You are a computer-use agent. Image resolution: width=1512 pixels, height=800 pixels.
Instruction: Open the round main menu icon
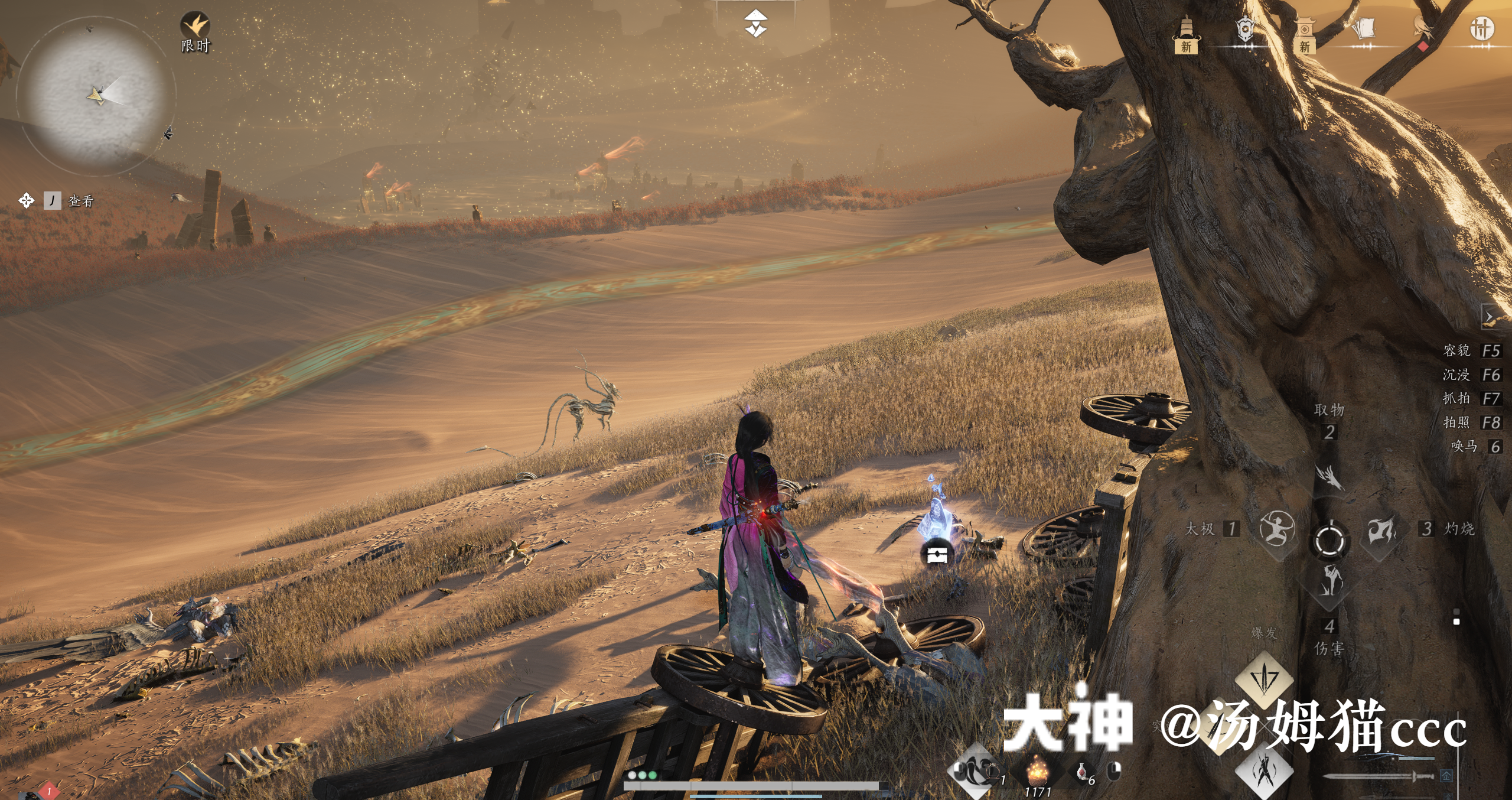[1481, 28]
